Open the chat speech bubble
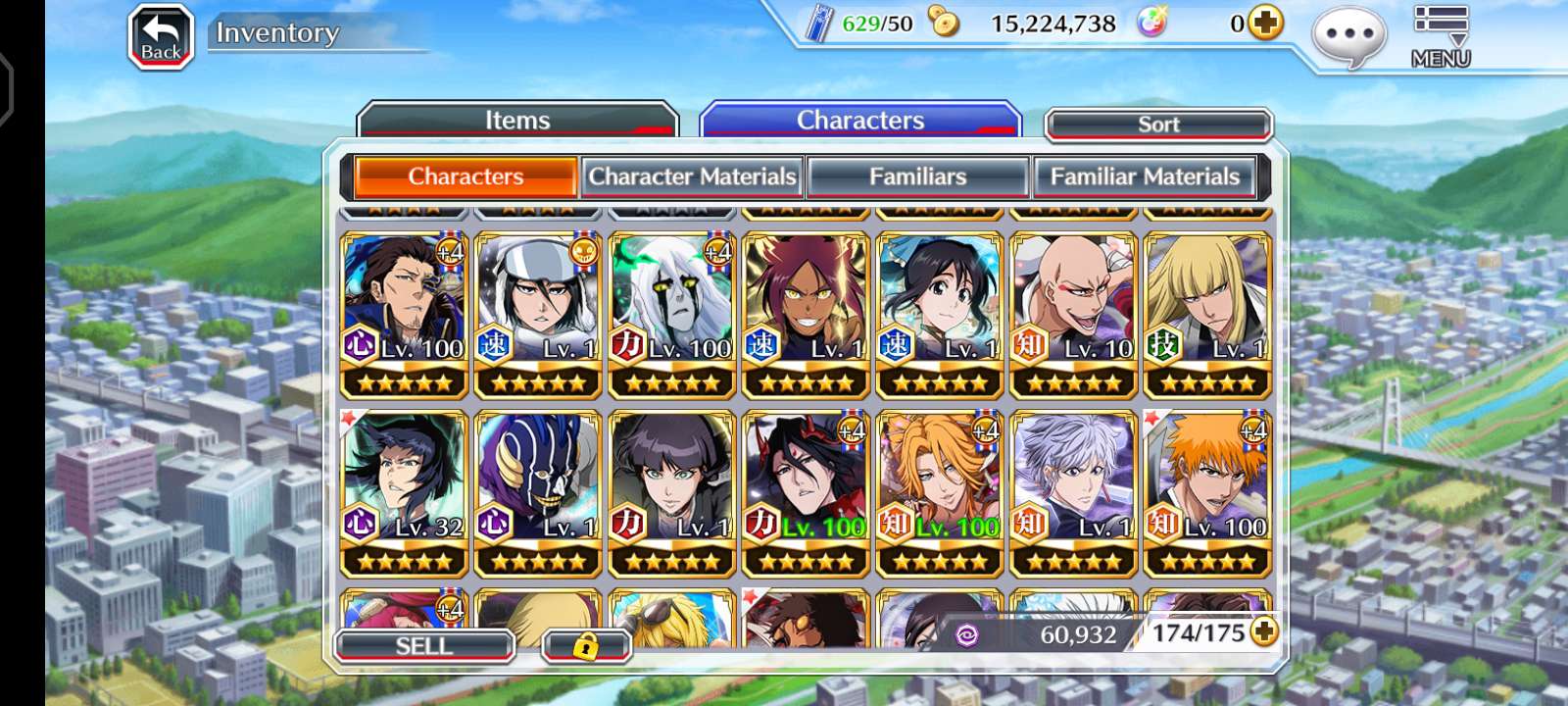The image size is (1568, 706). click(x=1348, y=37)
